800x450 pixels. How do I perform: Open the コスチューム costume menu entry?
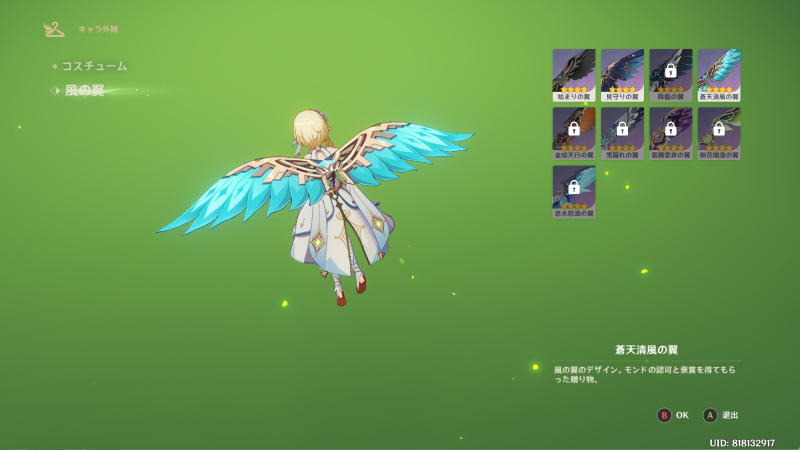pos(94,66)
